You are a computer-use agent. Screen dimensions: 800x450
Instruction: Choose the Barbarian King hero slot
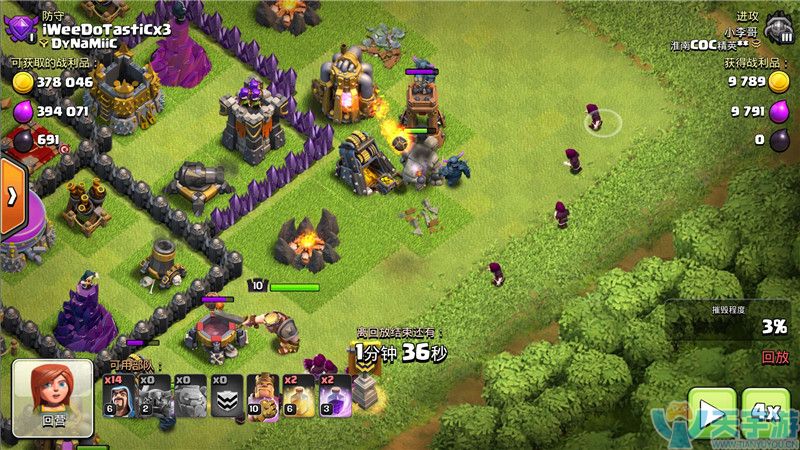[263, 394]
